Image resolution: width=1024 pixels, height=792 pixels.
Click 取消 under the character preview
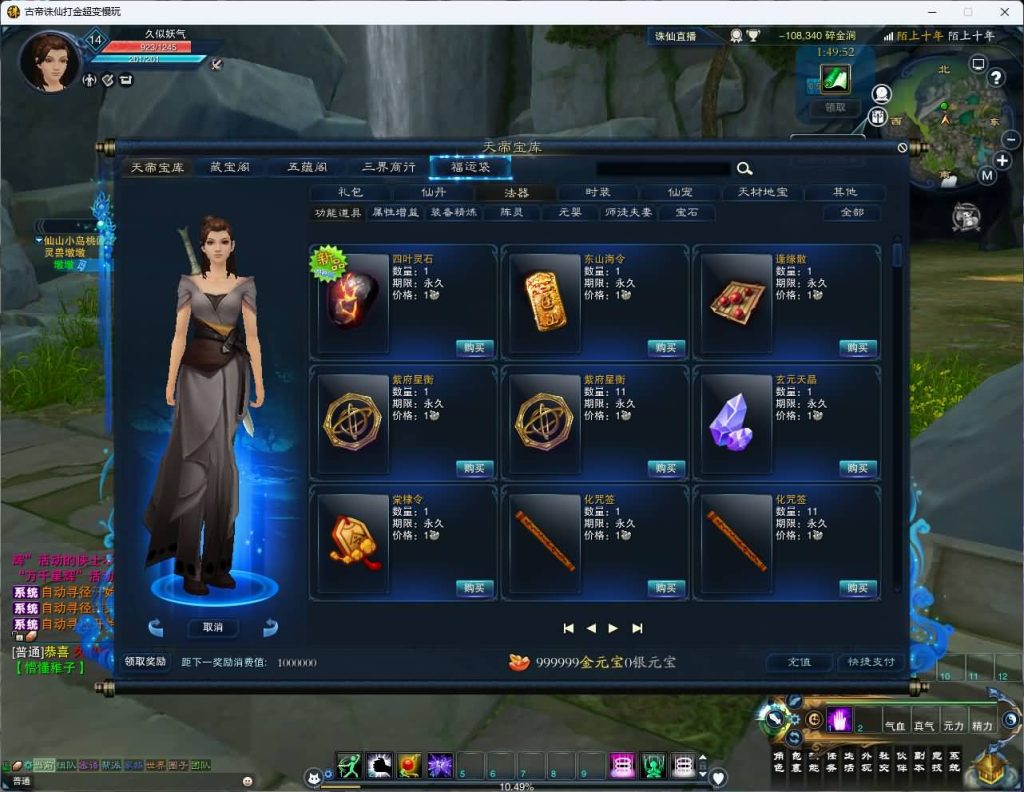point(213,627)
